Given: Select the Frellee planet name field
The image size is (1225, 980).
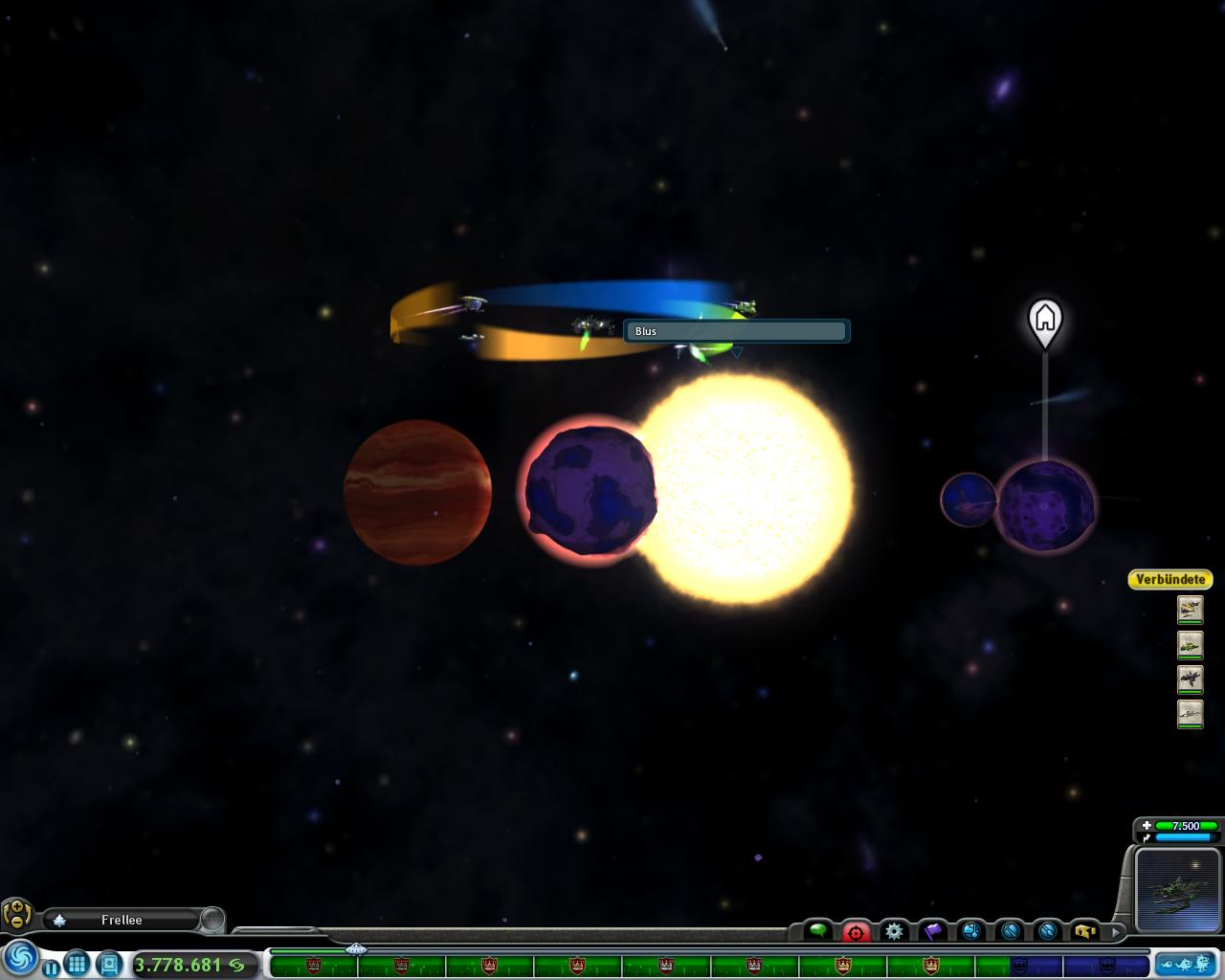Looking at the screenshot, I should [122, 920].
